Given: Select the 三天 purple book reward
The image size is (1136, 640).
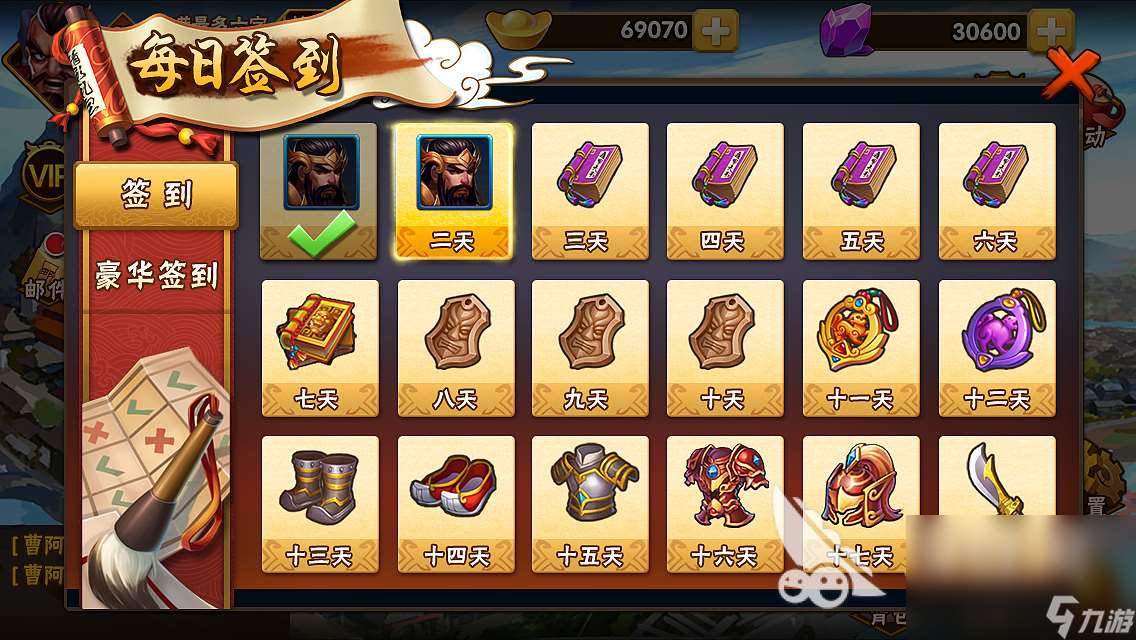Looking at the screenshot, I should coord(589,191).
